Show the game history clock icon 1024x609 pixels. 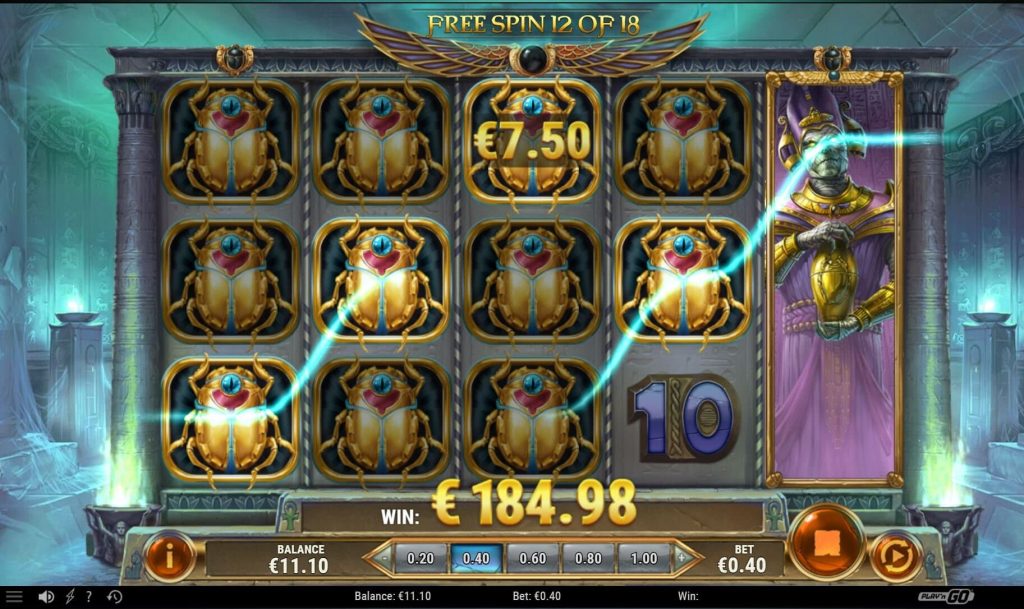point(114,597)
